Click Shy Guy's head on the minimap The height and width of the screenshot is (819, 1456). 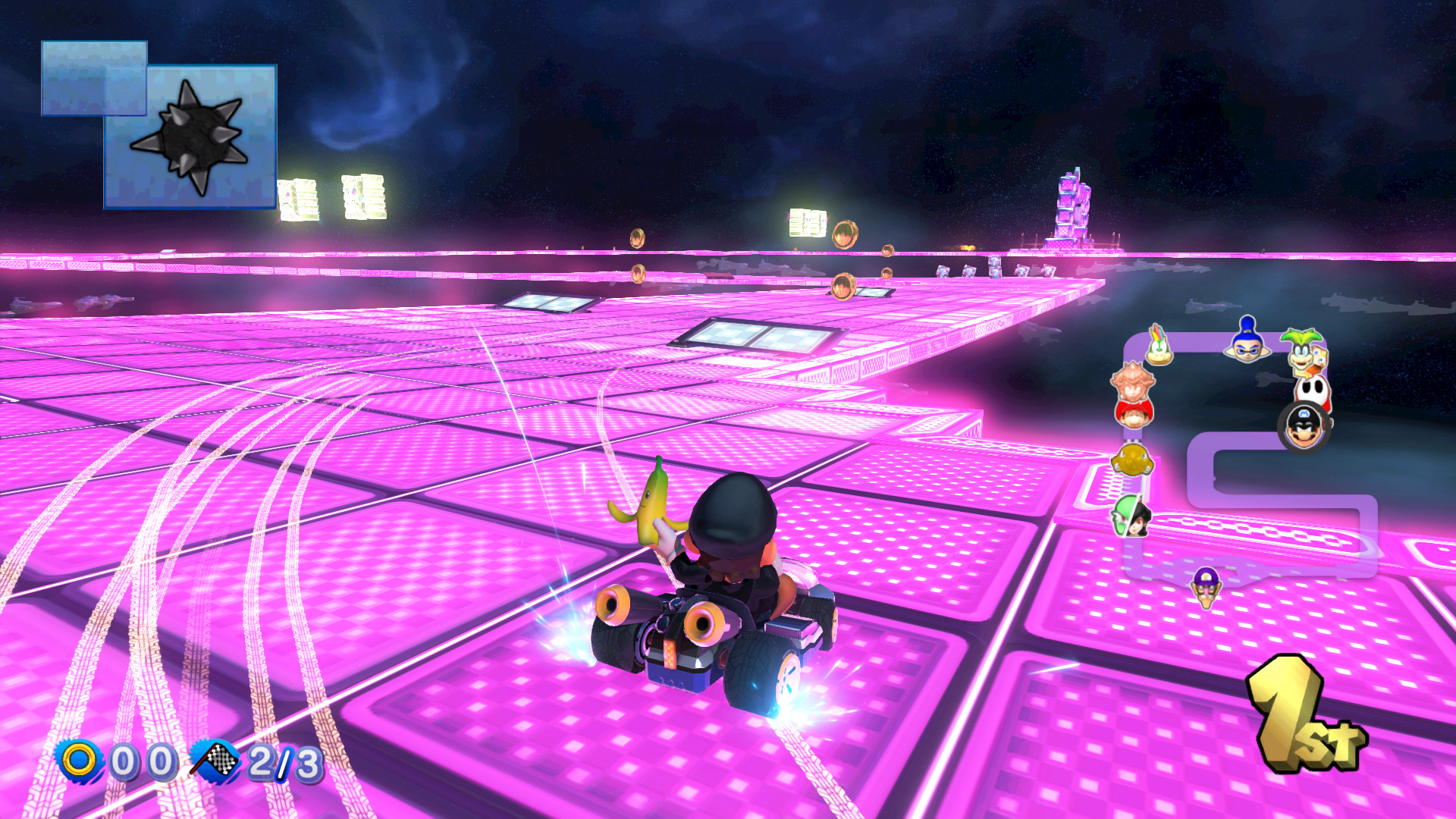click(1313, 389)
